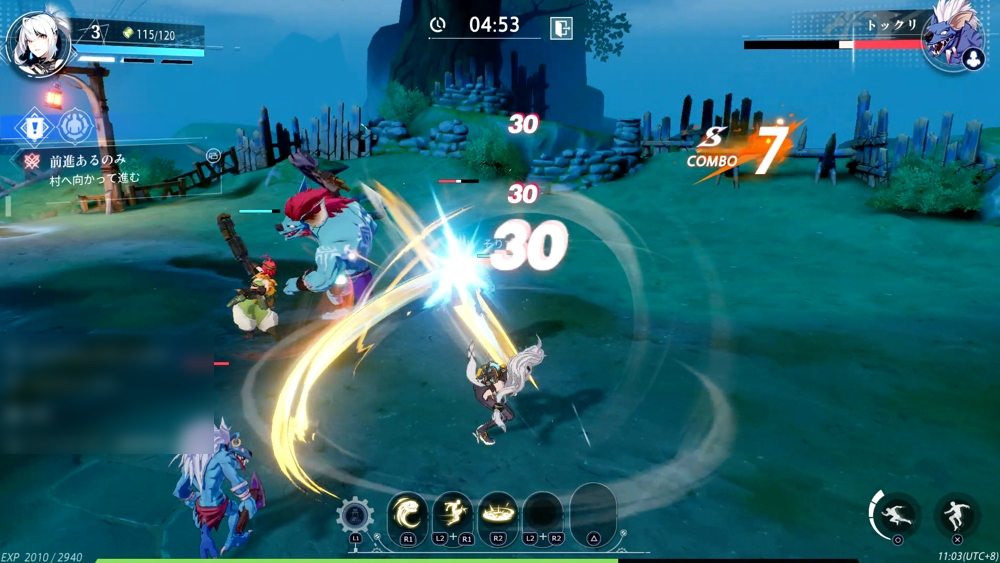
Task: Select the dark locked skill slot
Action: pyautogui.click(x=542, y=515)
